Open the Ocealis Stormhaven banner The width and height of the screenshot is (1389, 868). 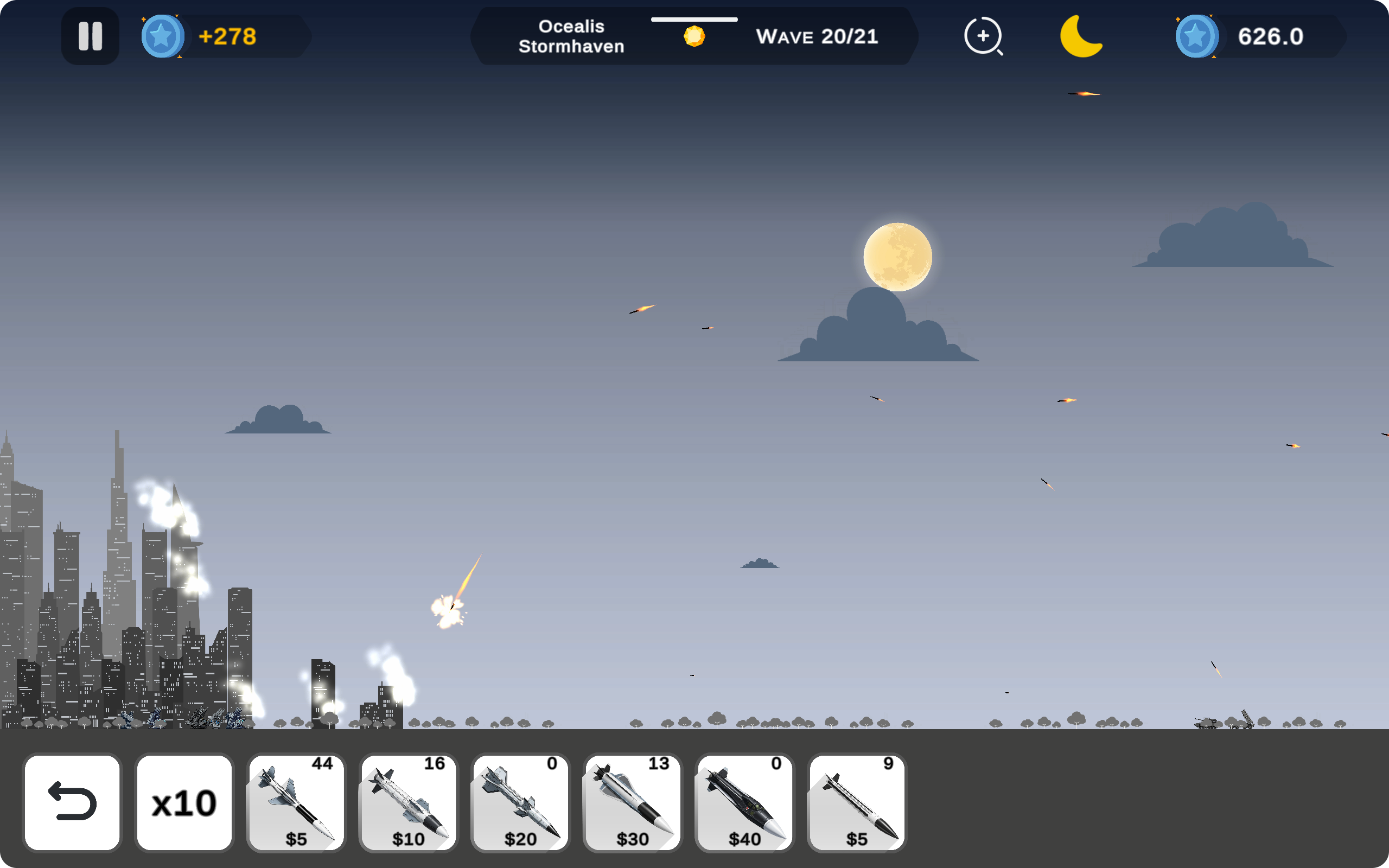pos(572,36)
